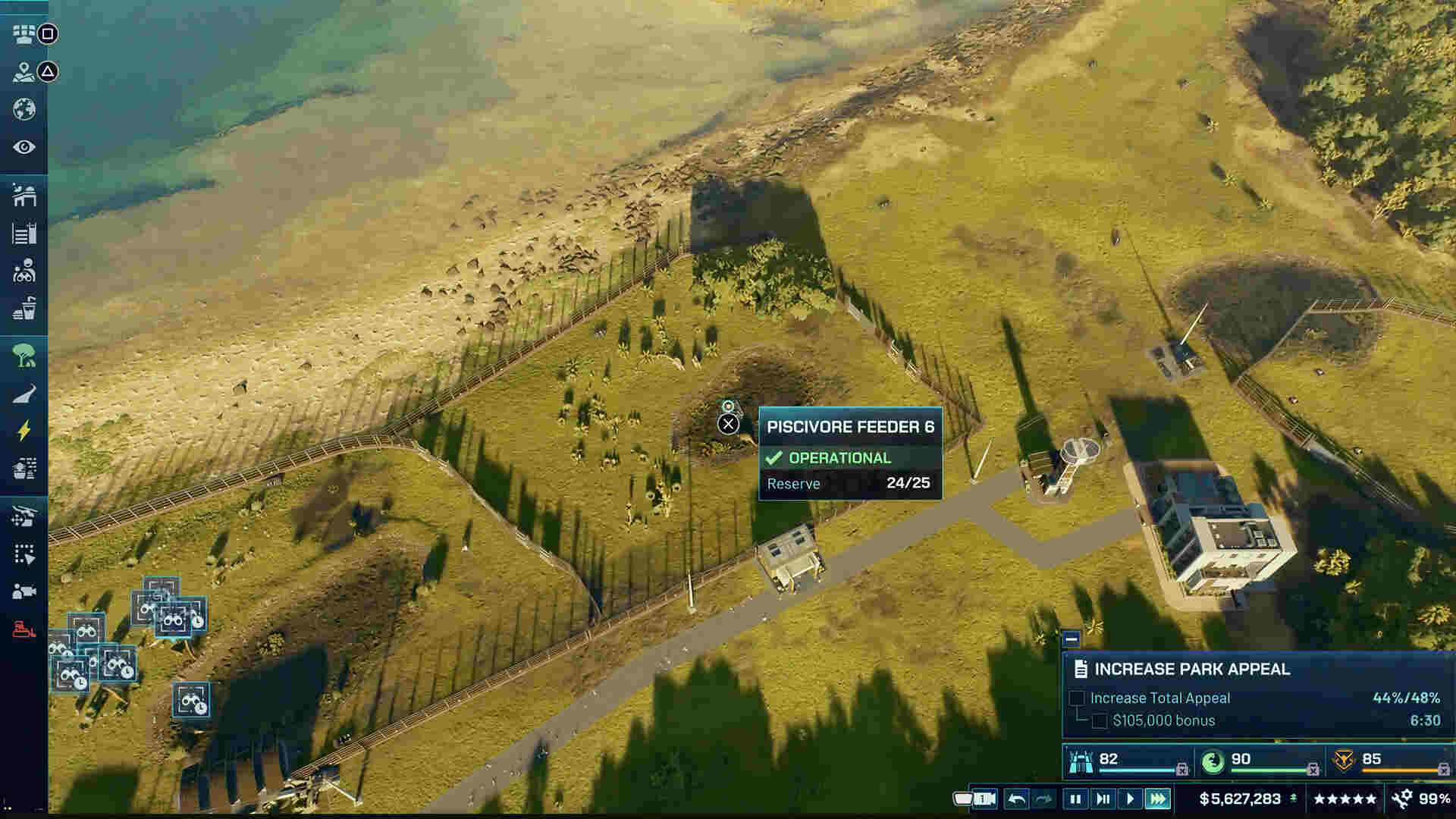Viewport: 1456px width, 819px height.
Task: Click the undo arrow button
Action: point(1017,799)
